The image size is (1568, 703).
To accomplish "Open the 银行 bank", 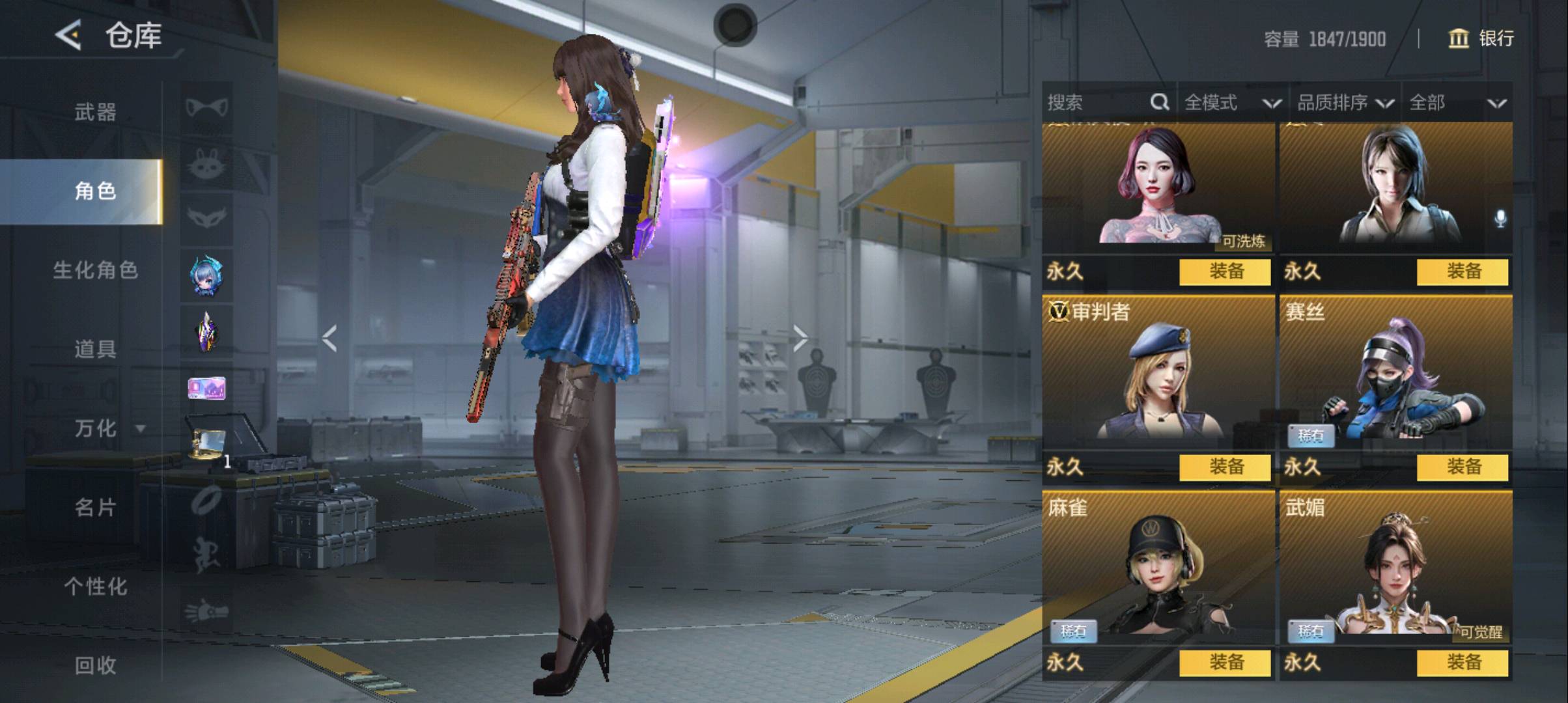I will coord(1481,38).
